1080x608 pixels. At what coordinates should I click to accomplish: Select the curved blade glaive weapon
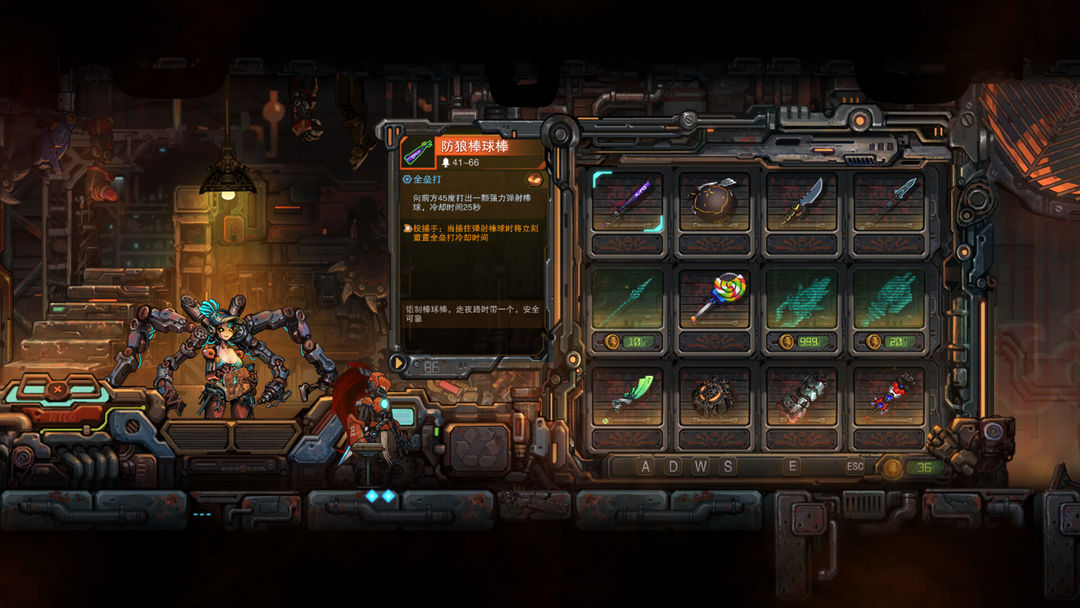coord(802,201)
